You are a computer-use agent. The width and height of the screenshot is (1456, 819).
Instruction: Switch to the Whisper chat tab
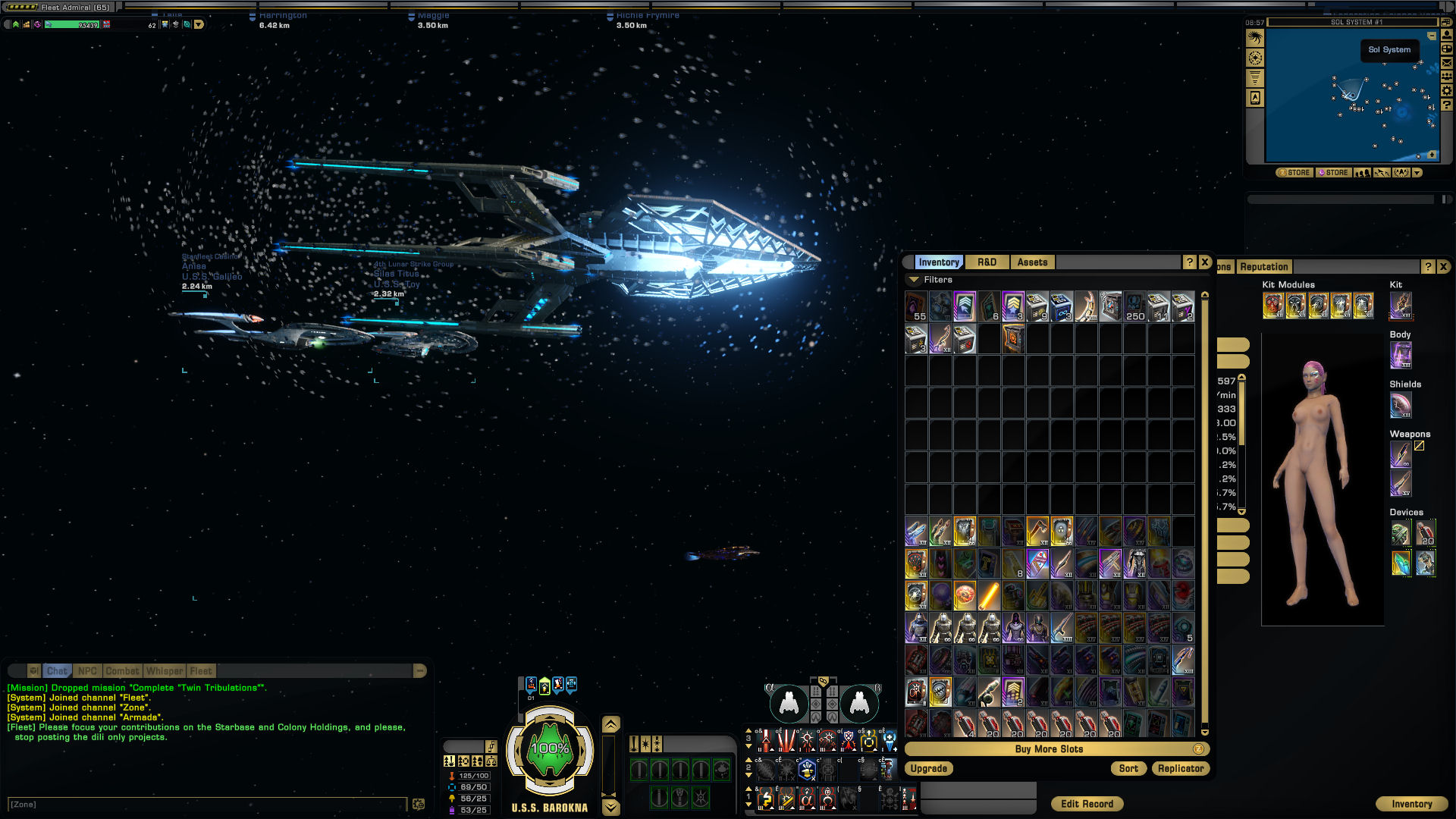click(x=165, y=671)
